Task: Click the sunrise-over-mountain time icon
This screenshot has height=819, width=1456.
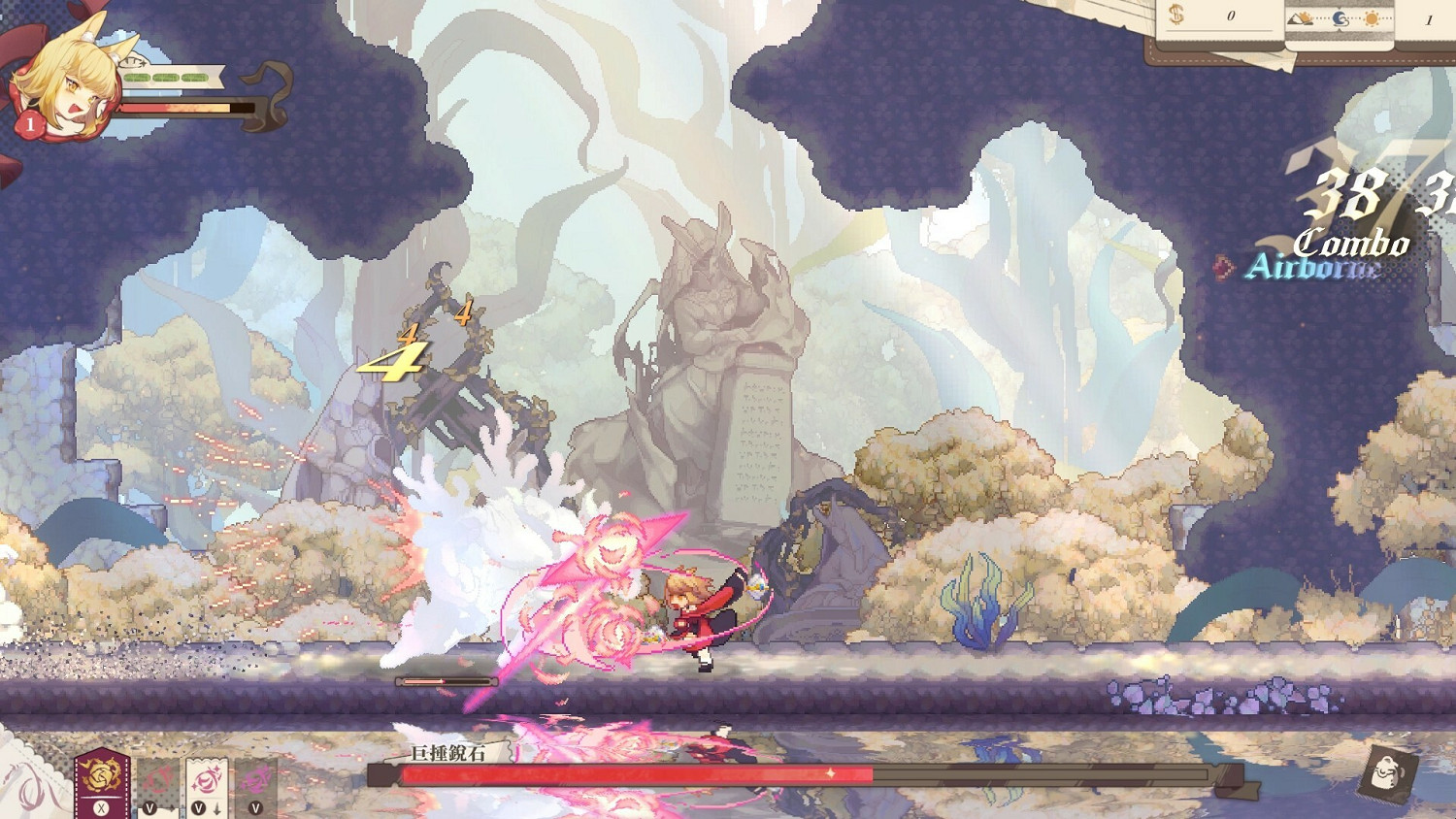Action: pyautogui.click(x=1299, y=18)
